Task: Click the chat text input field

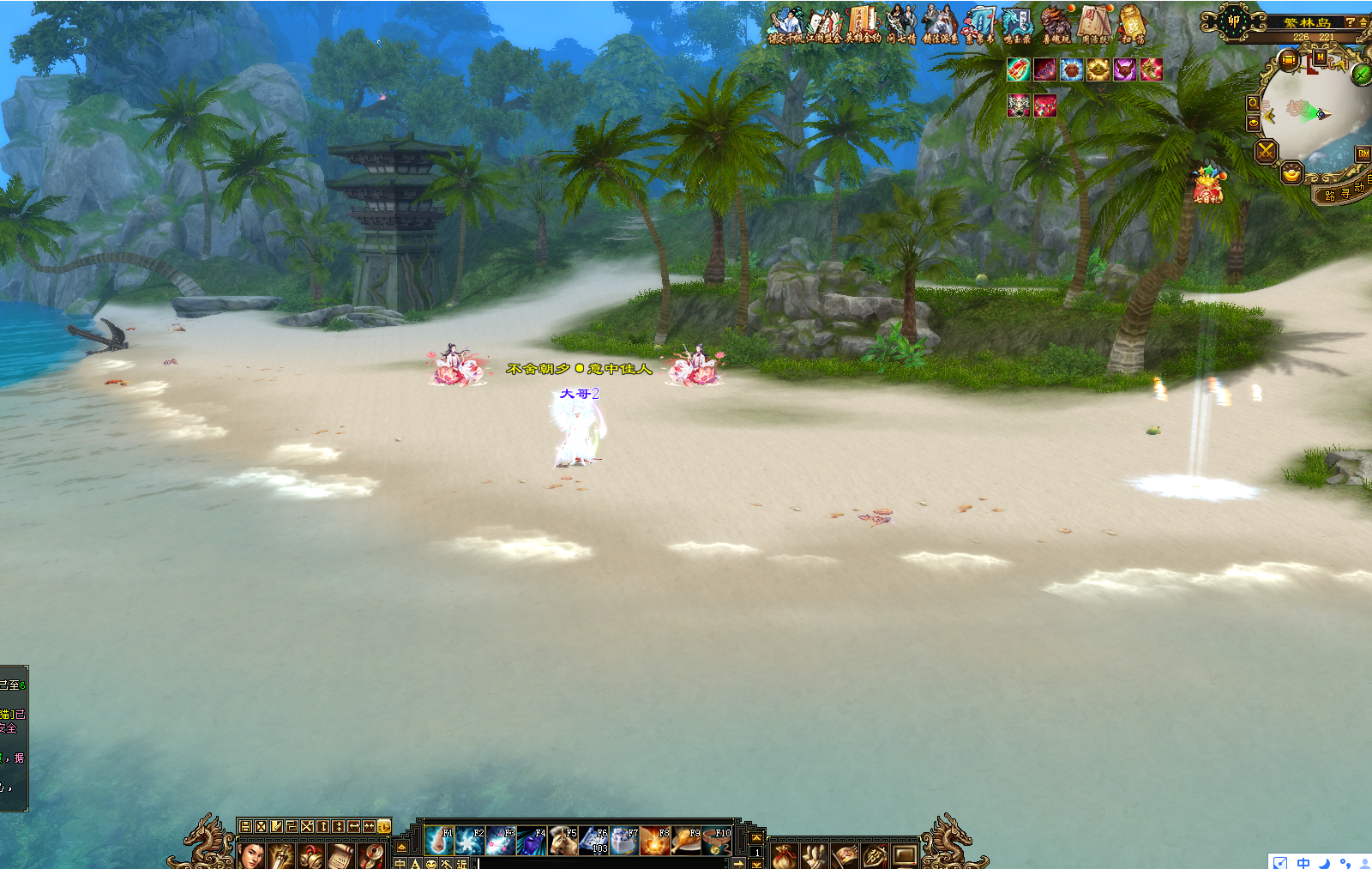Action: 600,863
